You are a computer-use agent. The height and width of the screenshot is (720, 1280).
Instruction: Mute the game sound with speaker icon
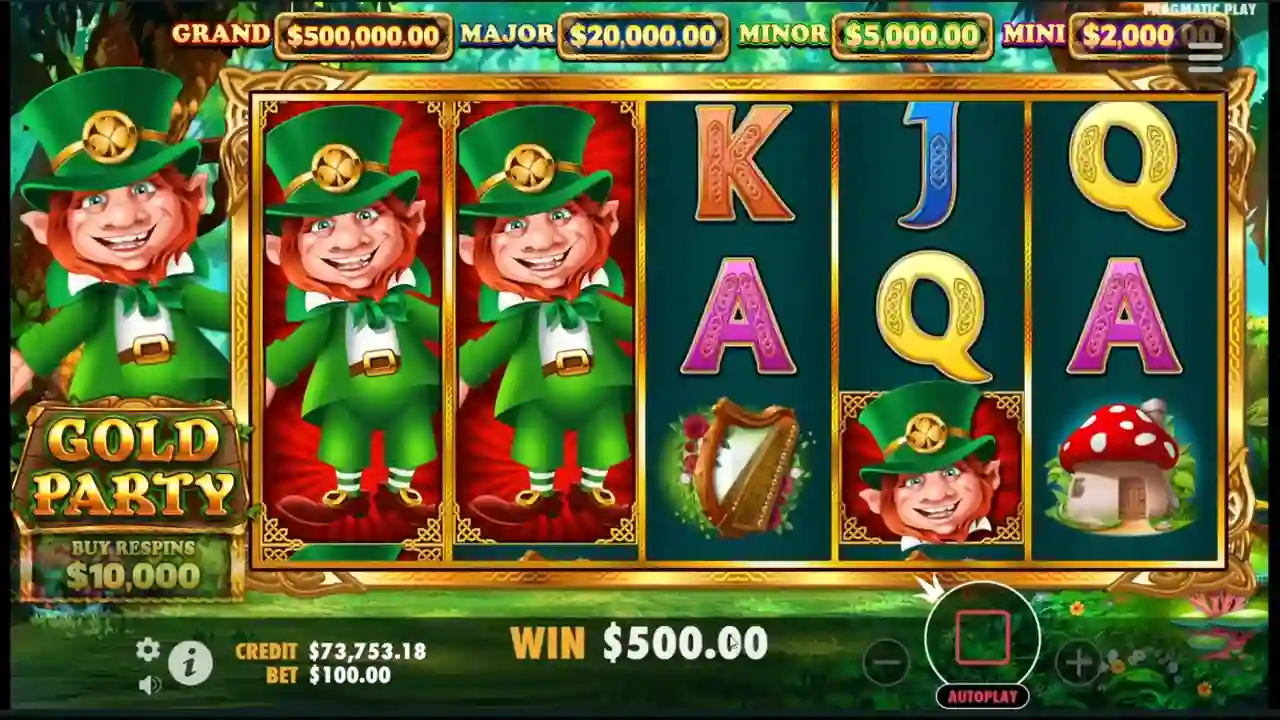pyautogui.click(x=150, y=685)
